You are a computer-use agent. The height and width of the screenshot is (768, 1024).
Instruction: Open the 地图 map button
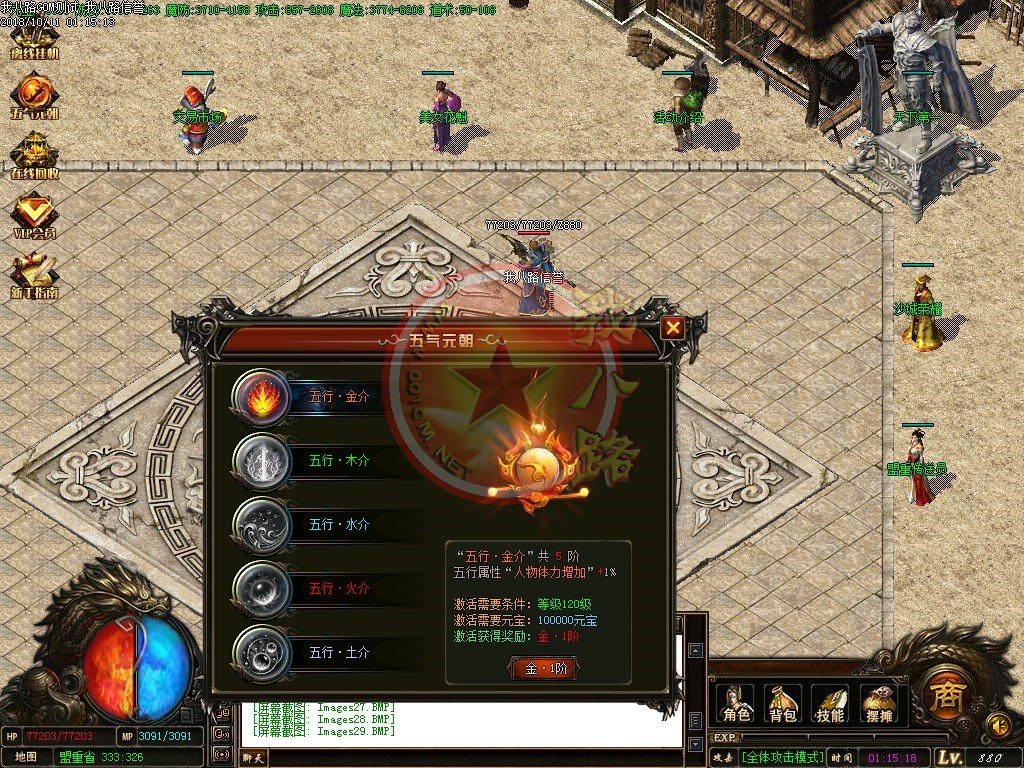point(26,757)
